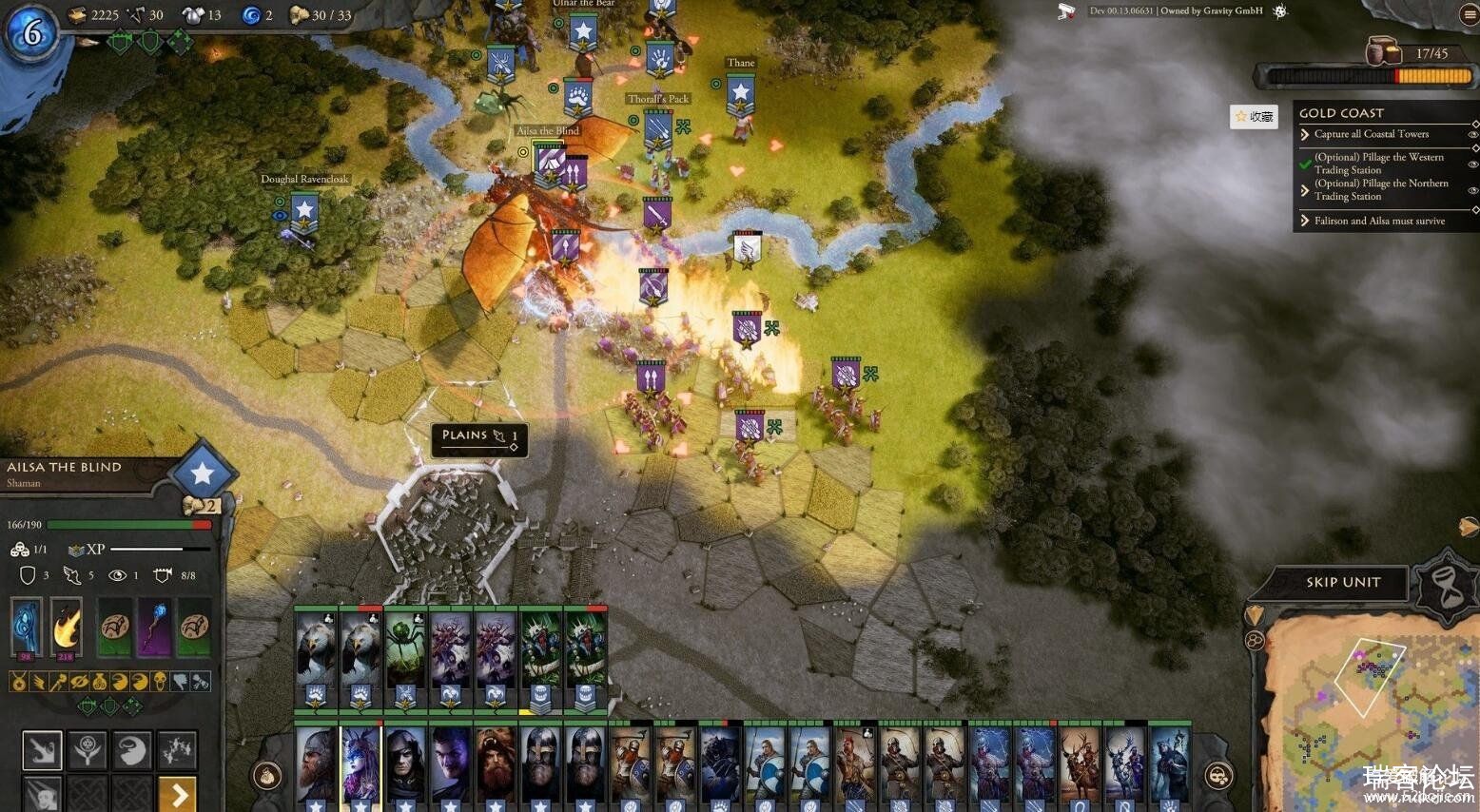Select the Pillage the Northern Trading Station objective
This screenshot has width=1480, height=812.
[x=1380, y=190]
